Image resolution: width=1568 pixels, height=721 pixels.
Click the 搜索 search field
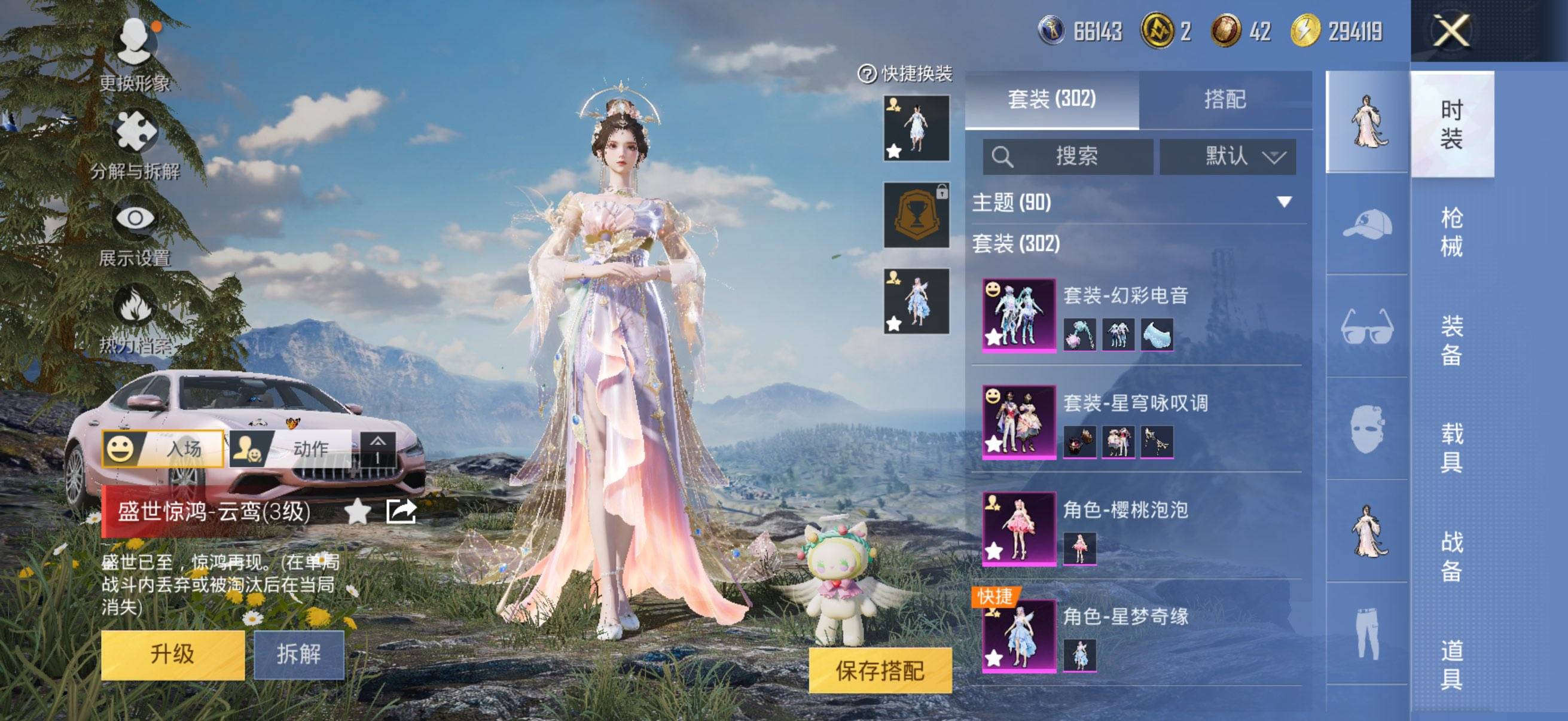point(1067,157)
